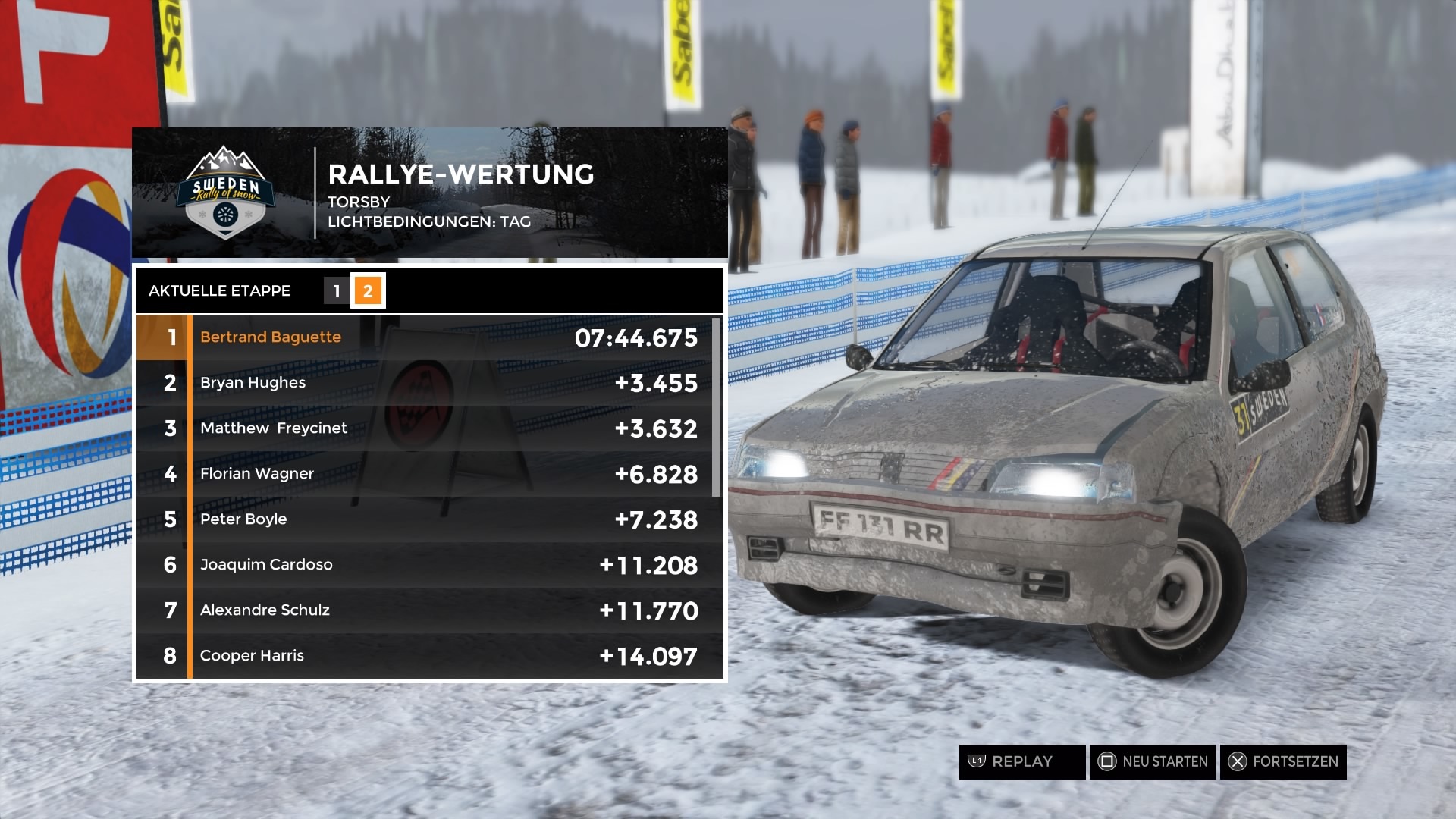Select Peter Boyle's standings entry

[429, 519]
